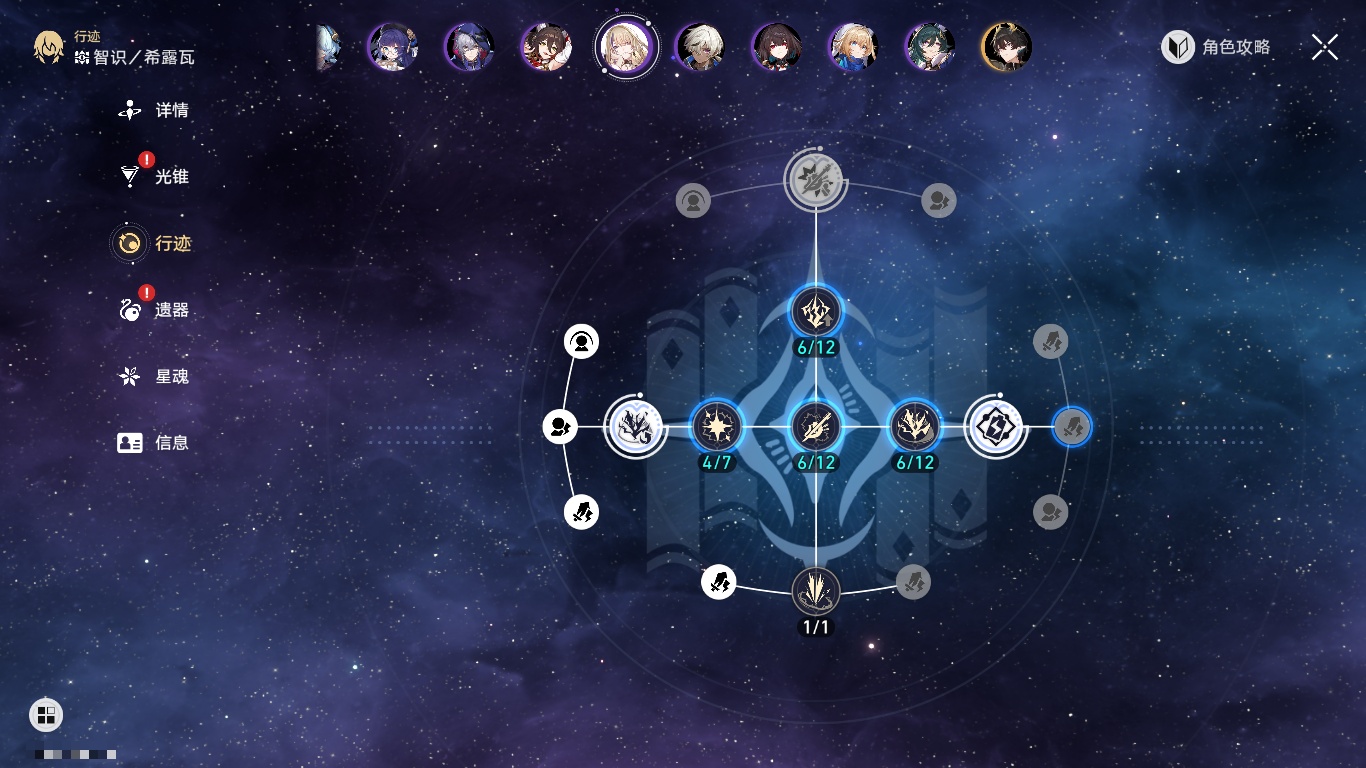This screenshot has height=768, width=1366.
Task: Select the center trace node showing 6/12
Action: 816,427
